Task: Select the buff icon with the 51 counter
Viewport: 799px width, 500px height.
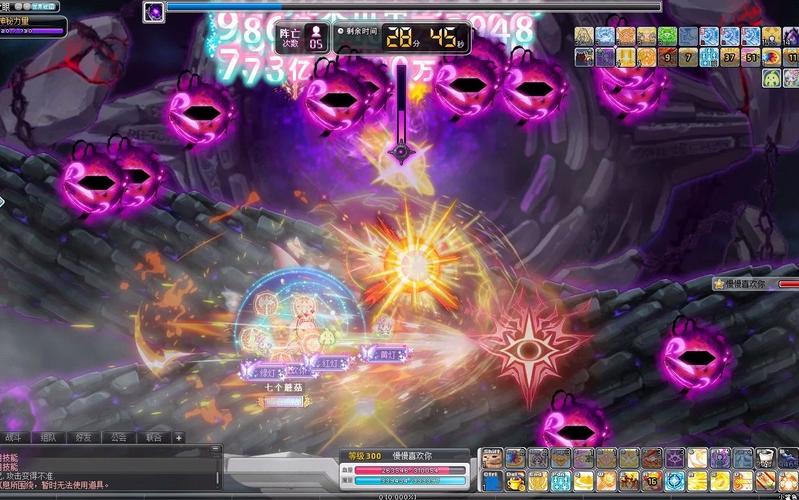Action: click(751, 57)
